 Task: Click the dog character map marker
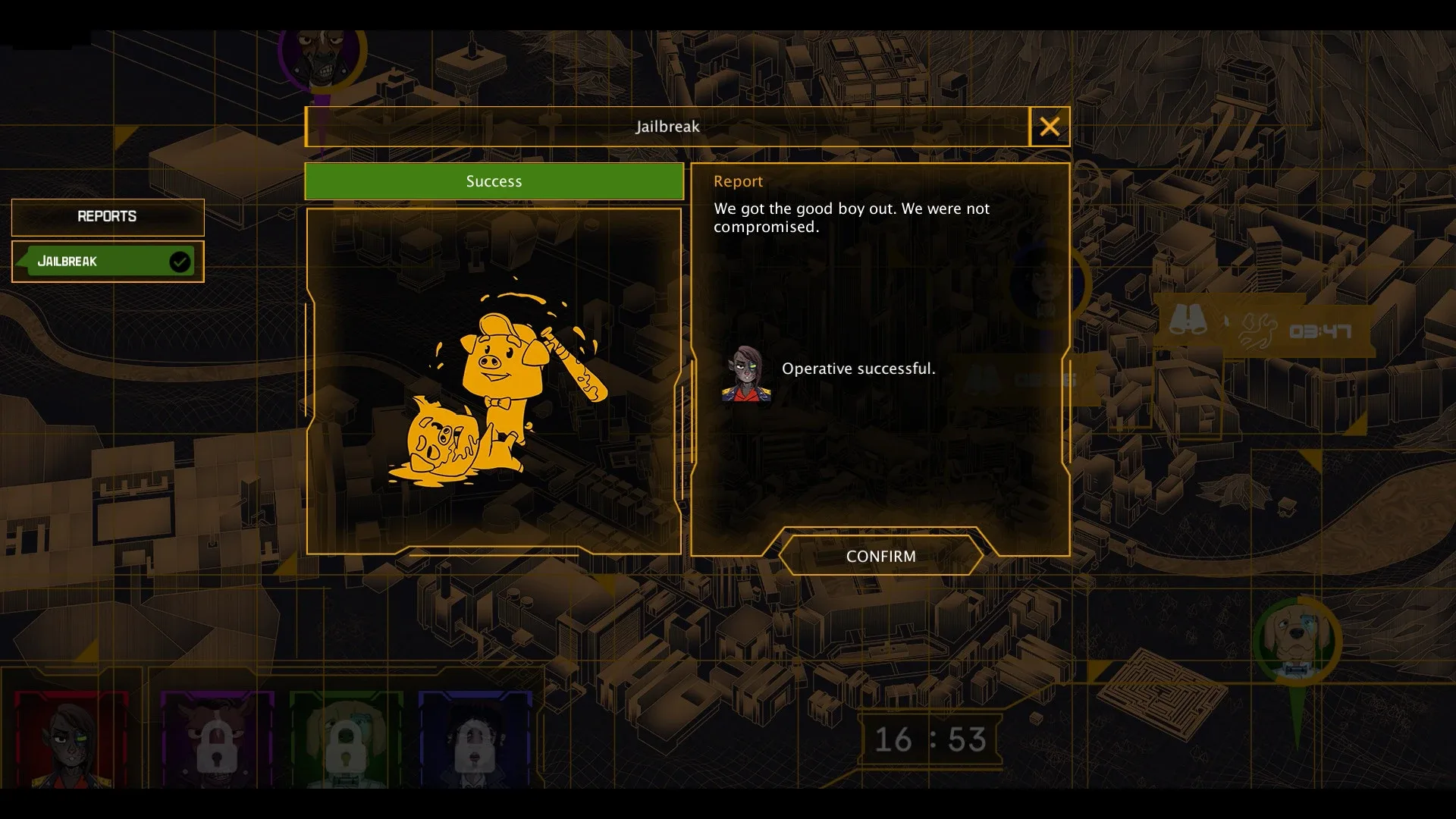(1298, 642)
